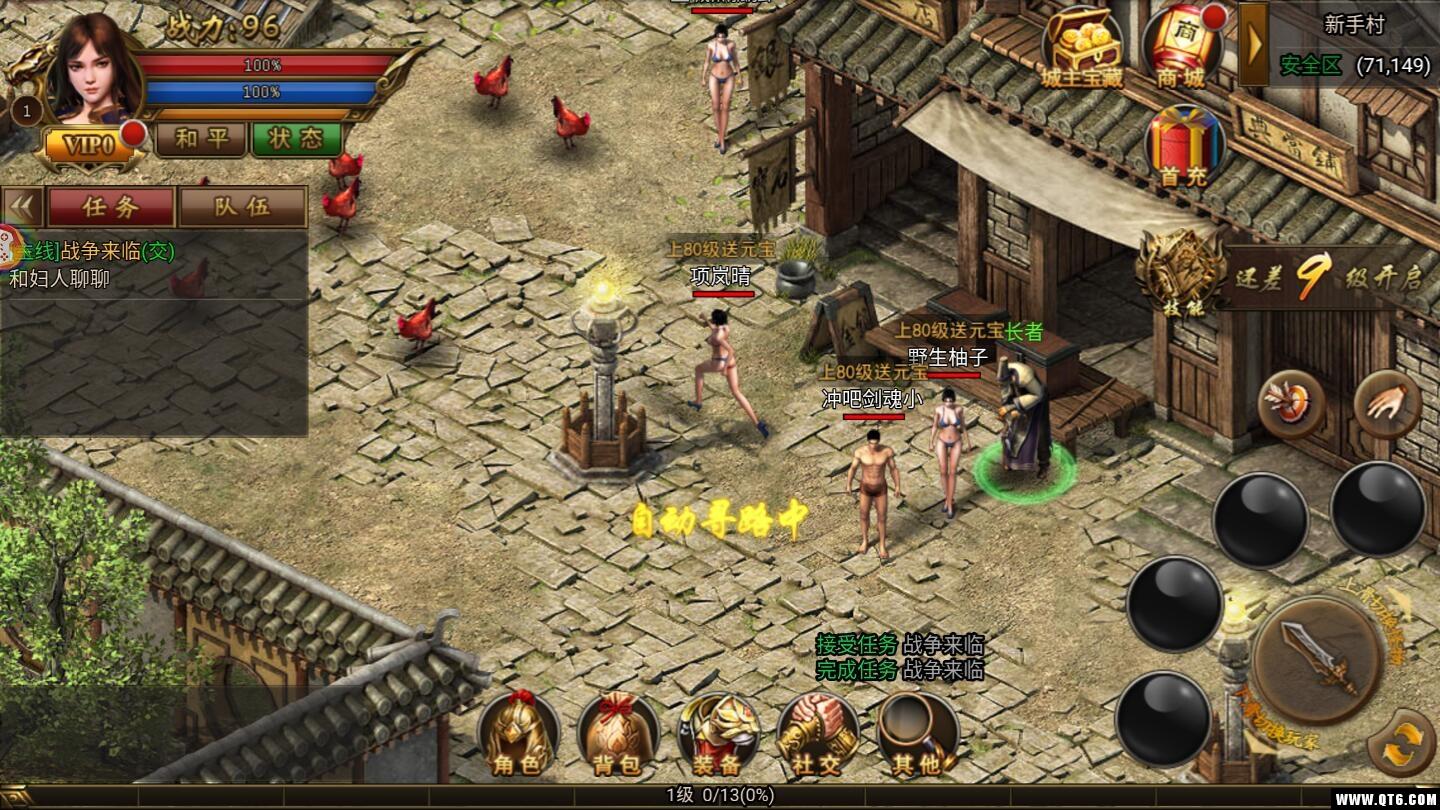Open the 背包 bag inventory
Viewport: 1440px width, 810px height.
[617, 736]
